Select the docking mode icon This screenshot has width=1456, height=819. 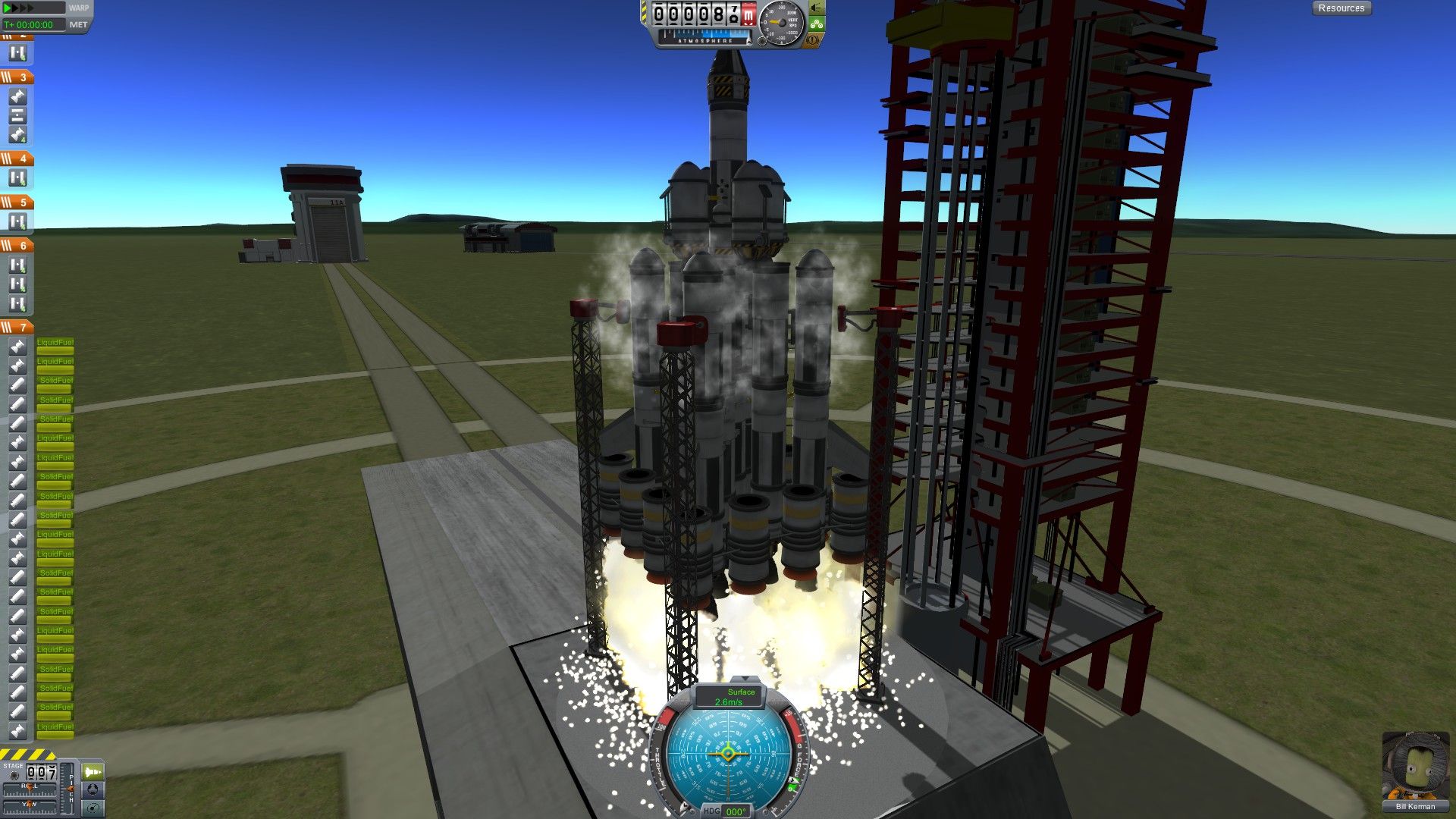click(x=93, y=790)
